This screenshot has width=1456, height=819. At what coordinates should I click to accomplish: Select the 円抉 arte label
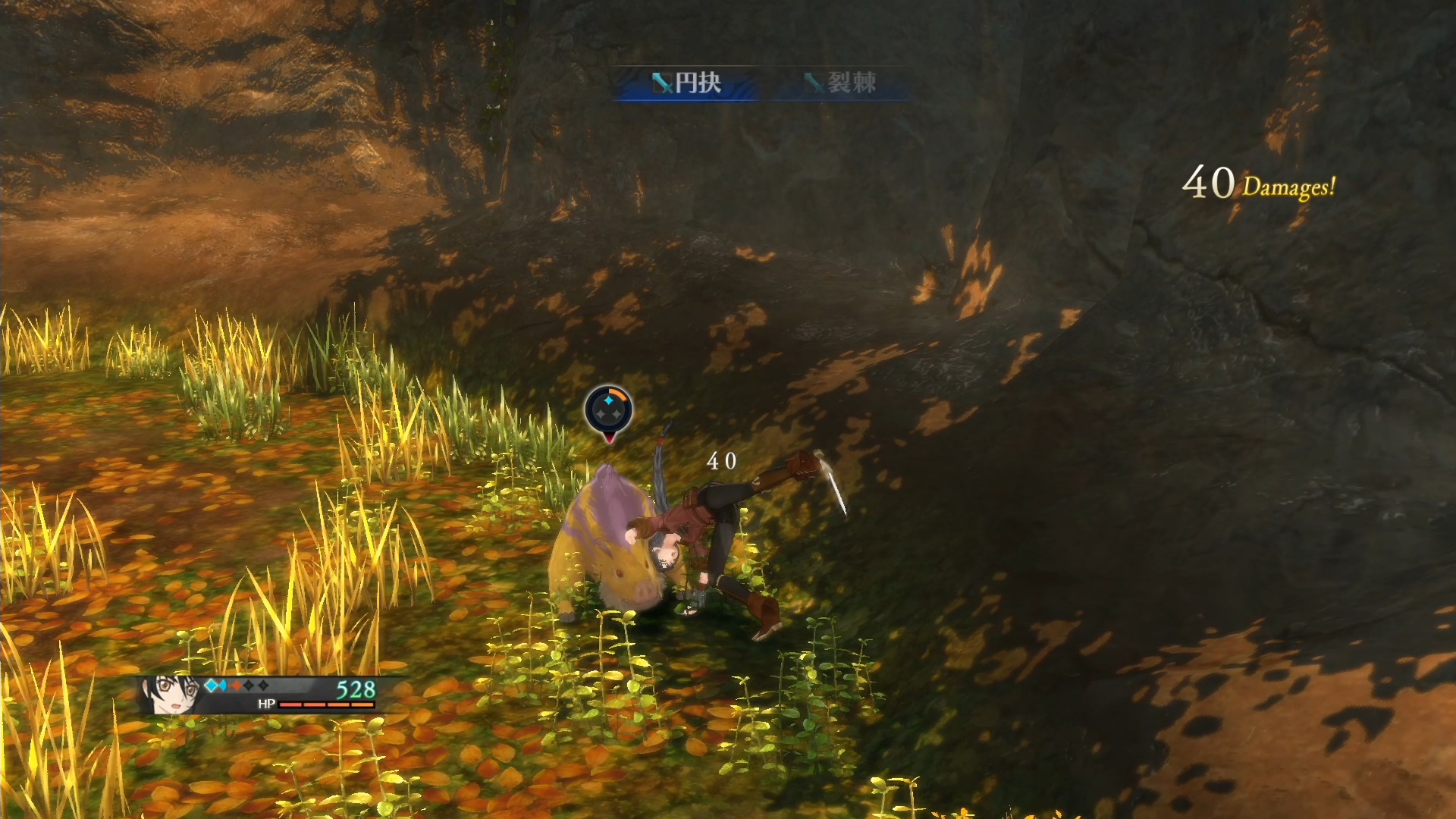pos(686,83)
